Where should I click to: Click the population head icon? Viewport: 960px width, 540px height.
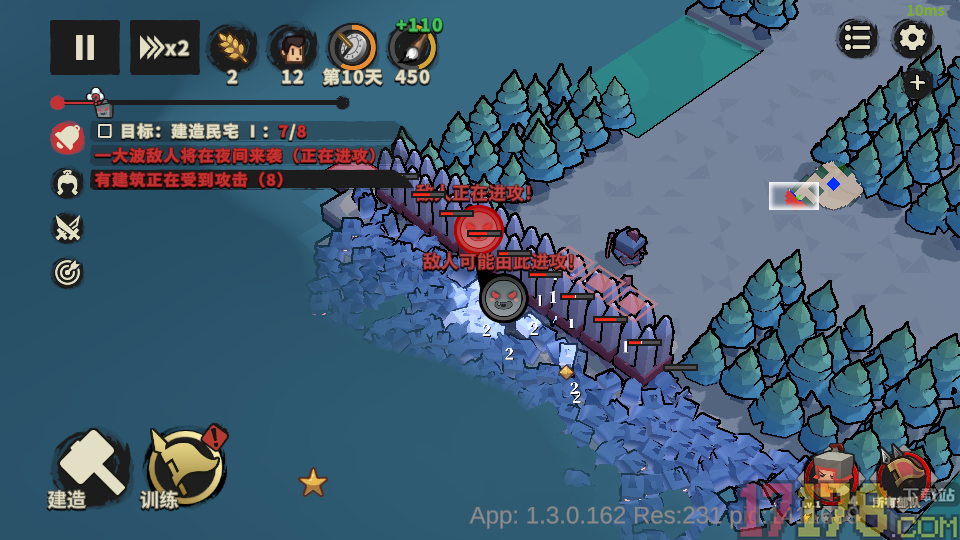tap(292, 47)
